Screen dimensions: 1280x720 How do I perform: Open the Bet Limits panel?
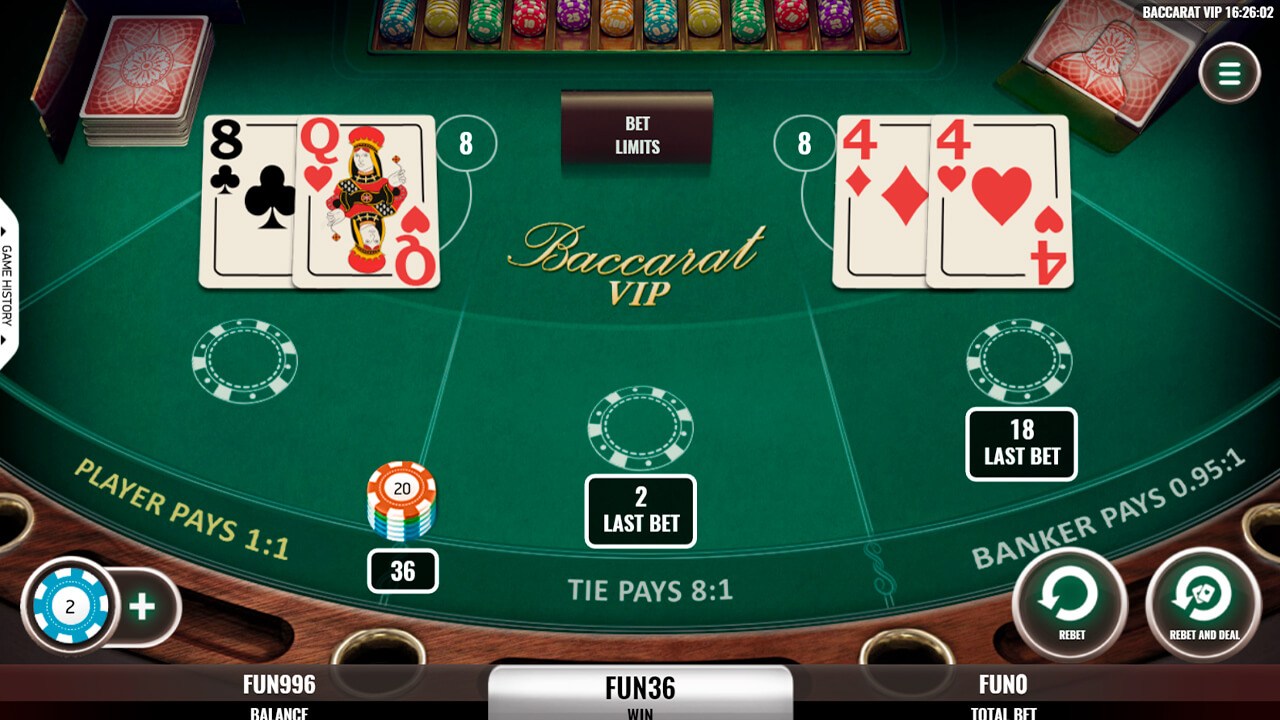[639, 131]
